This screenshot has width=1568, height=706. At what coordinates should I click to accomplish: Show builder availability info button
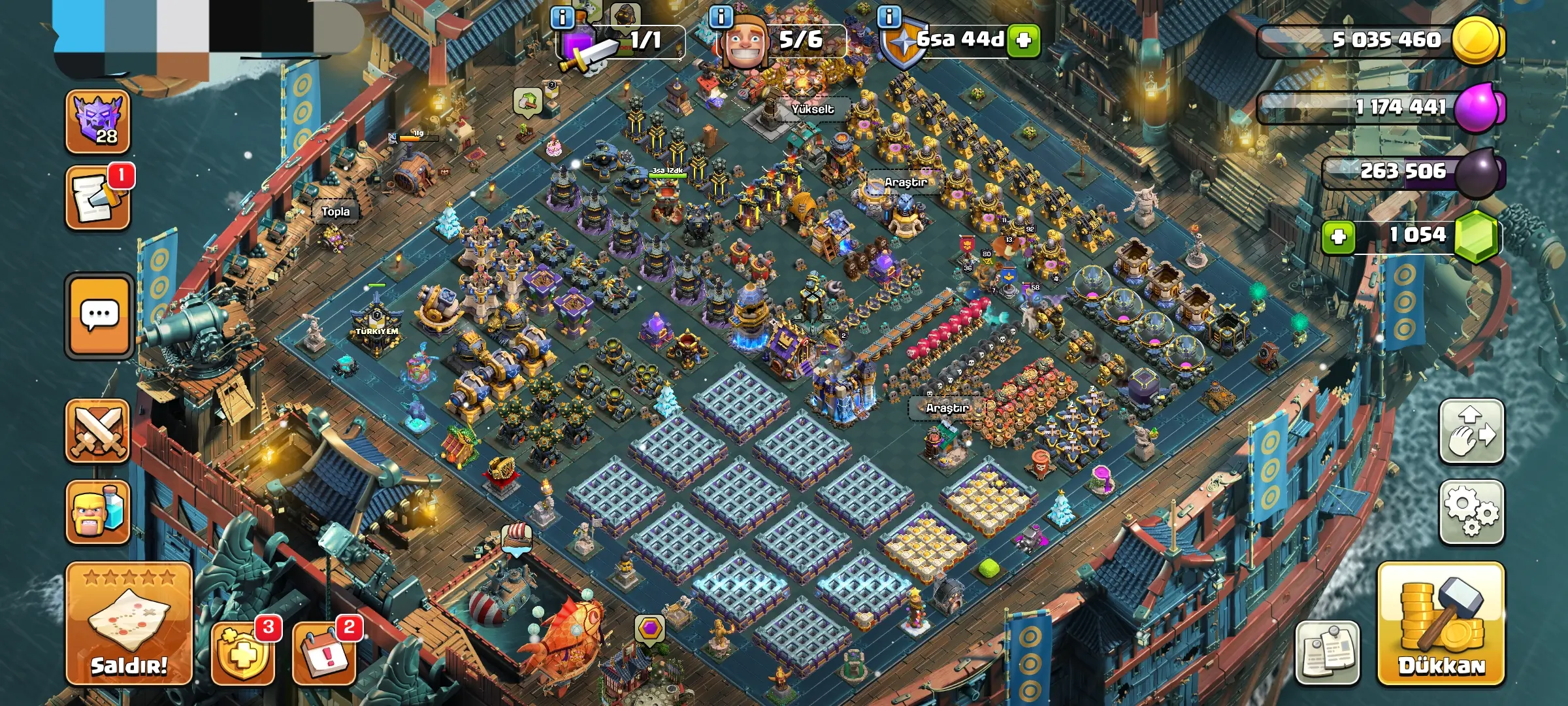[x=721, y=17]
